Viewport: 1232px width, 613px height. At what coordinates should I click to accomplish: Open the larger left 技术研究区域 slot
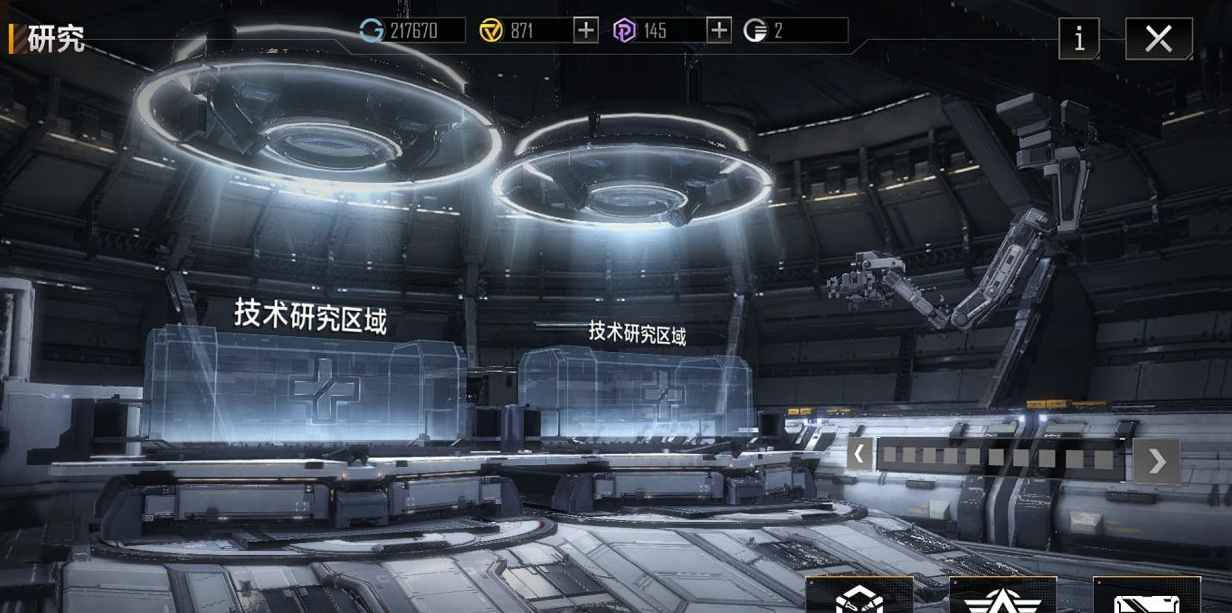307,385
